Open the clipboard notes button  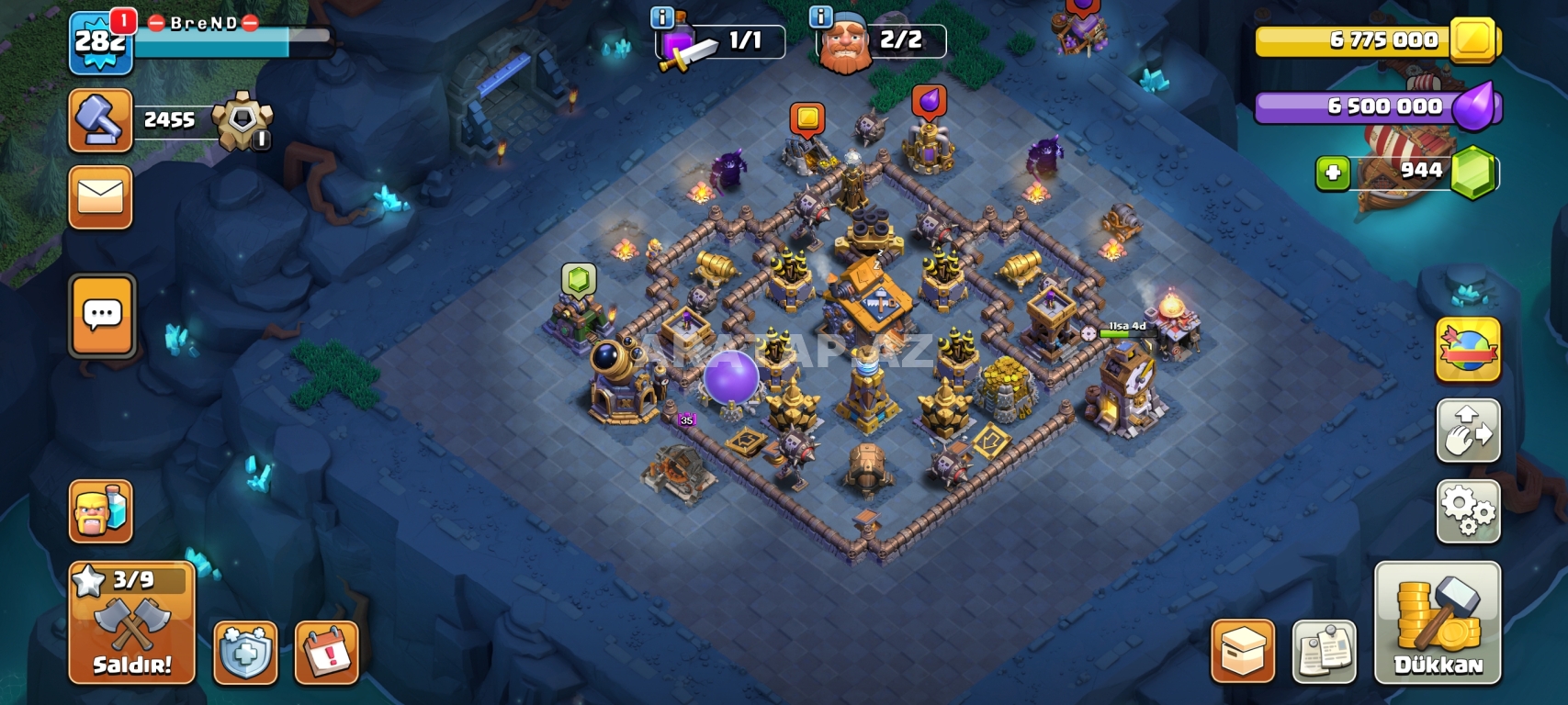[1324, 652]
